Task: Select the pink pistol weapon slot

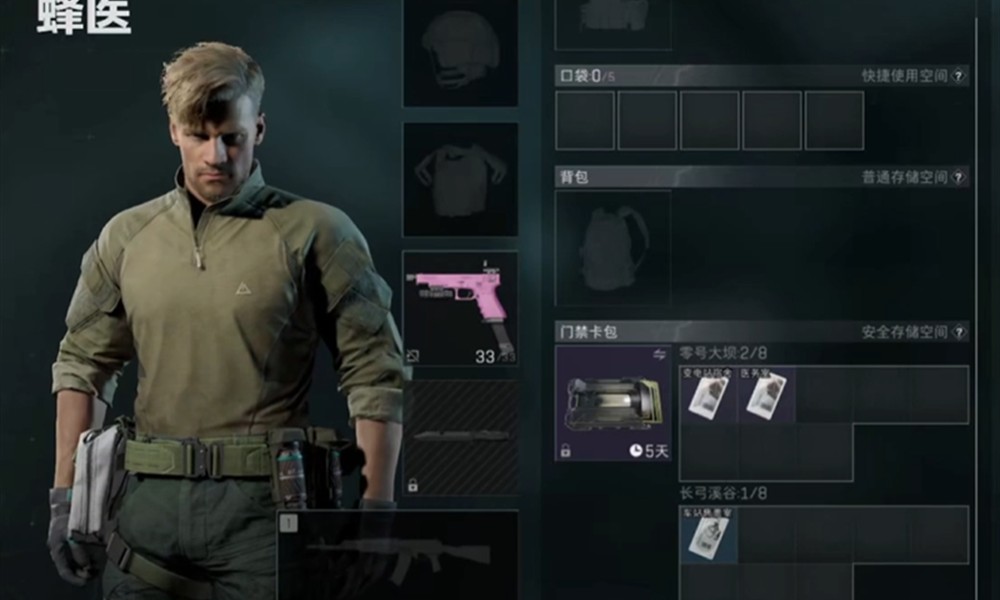Action: point(460,307)
